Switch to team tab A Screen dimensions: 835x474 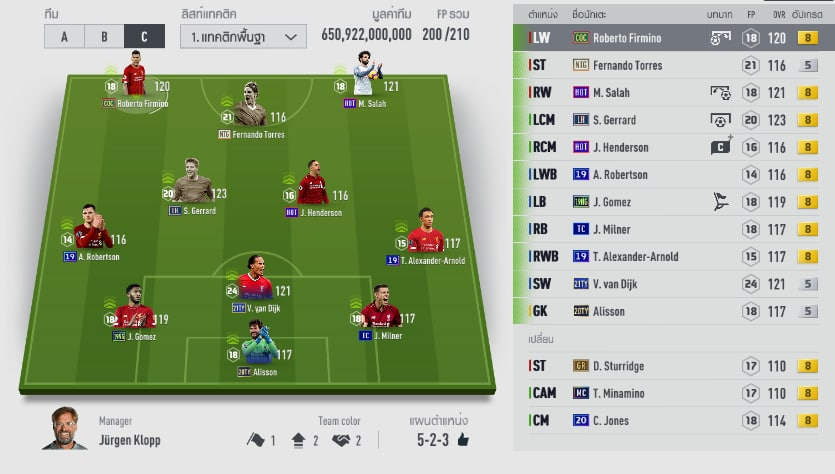pyautogui.click(x=64, y=37)
